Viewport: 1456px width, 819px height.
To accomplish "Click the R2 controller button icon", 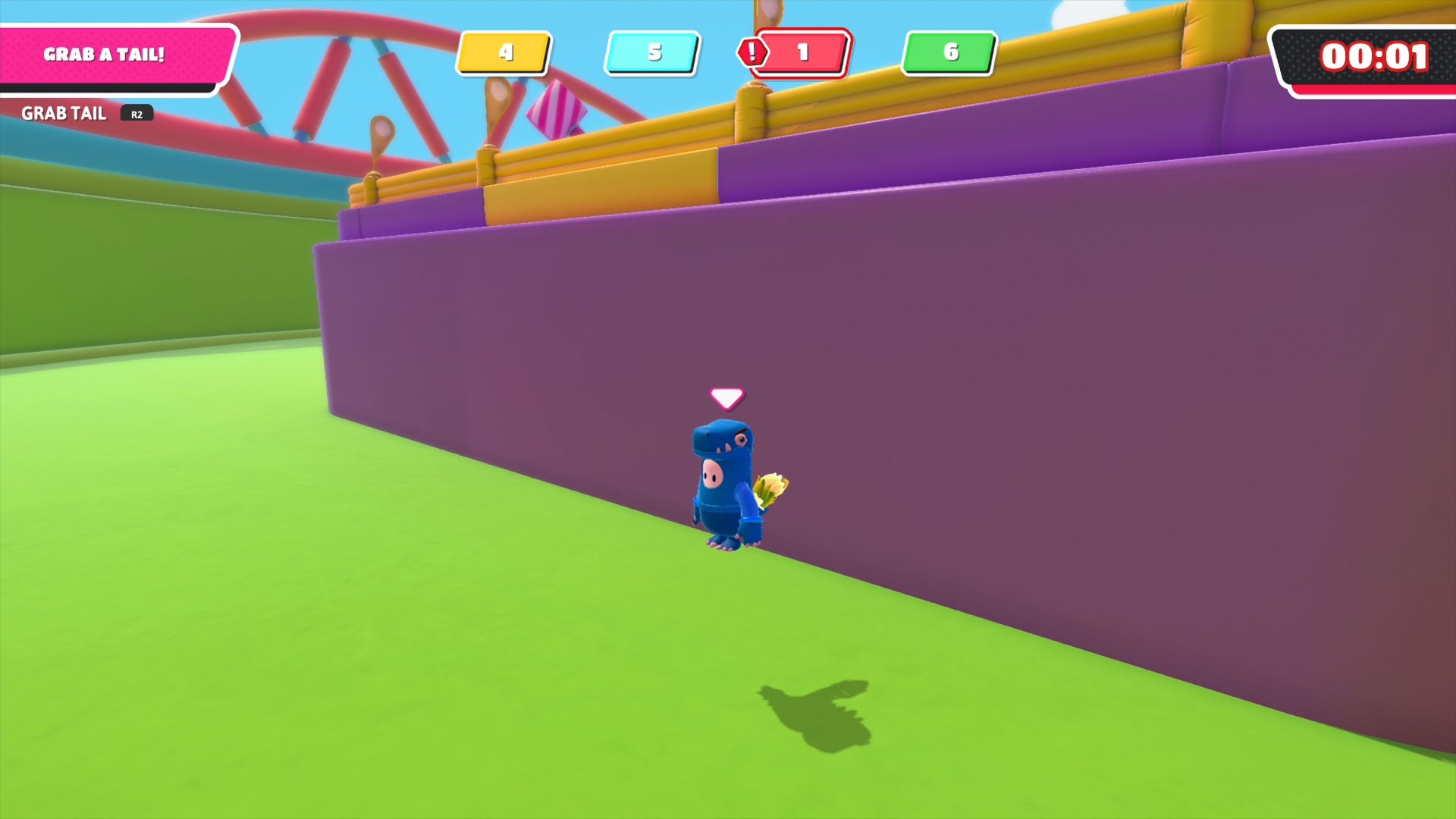I will pyautogui.click(x=136, y=114).
